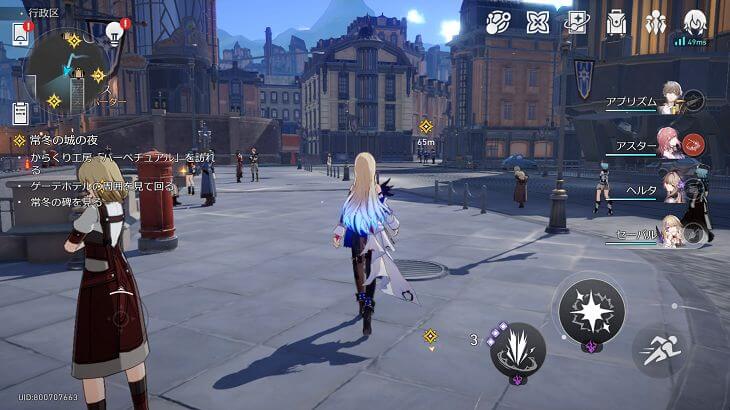
Task: Use the starburst basic attack button
Action: [591, 312]
